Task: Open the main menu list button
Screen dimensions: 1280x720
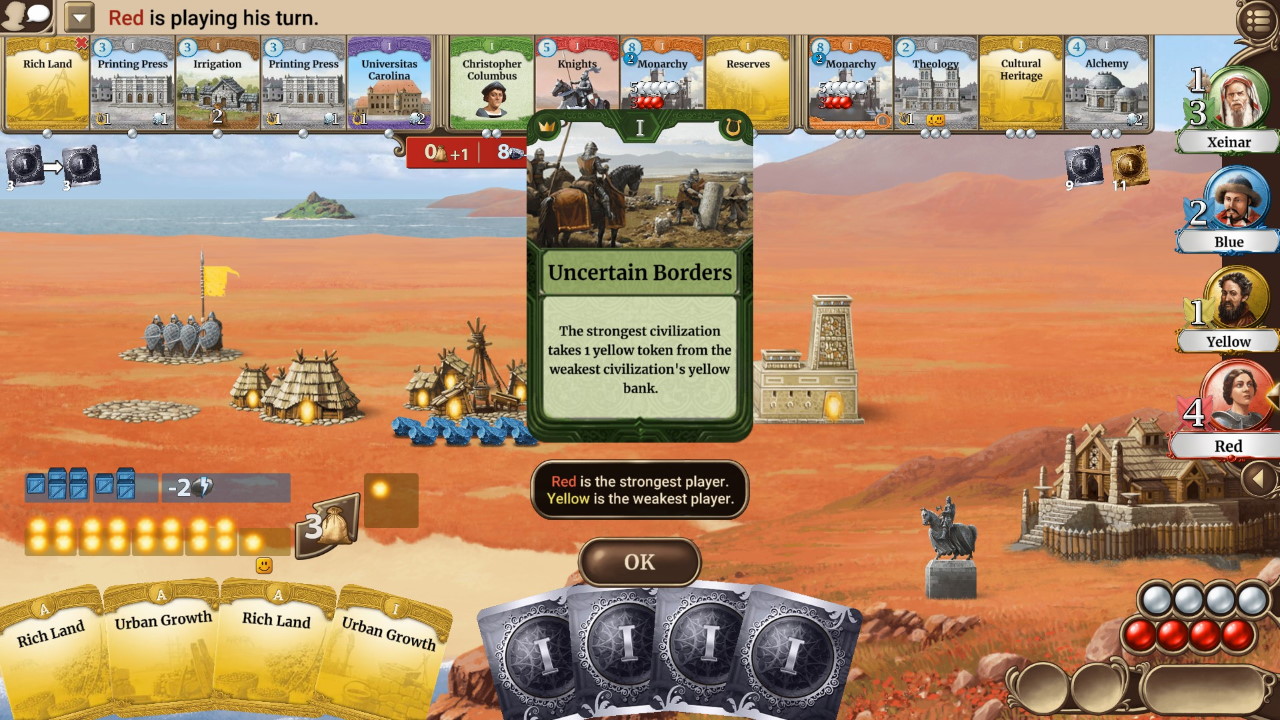Action: (x=1258, y=19)
